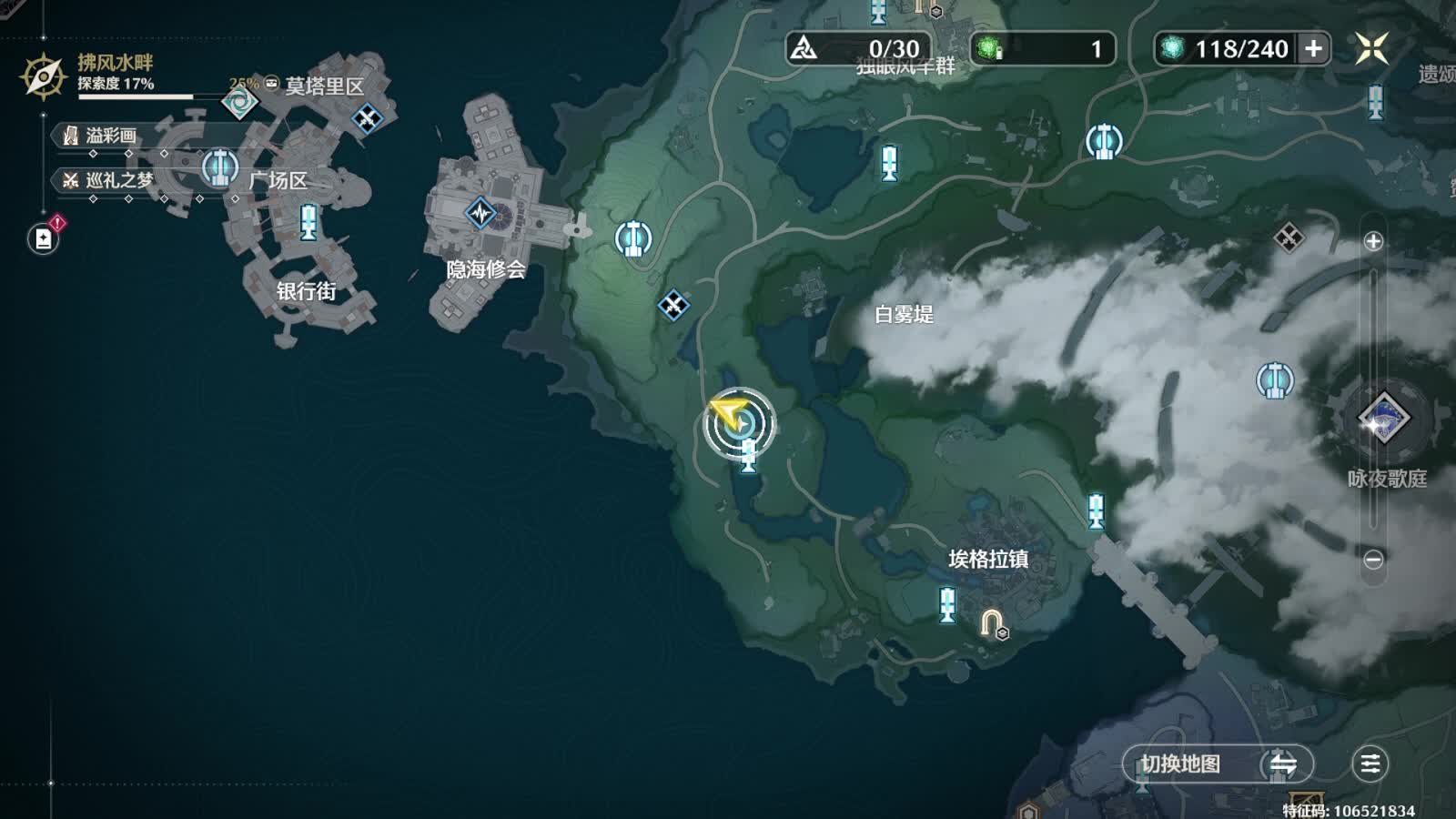Select the horseshoe marker in 埃格拉镇
Image resolution: width=1456 pixels, height=819 pixels.
click(x=991, y=623)
